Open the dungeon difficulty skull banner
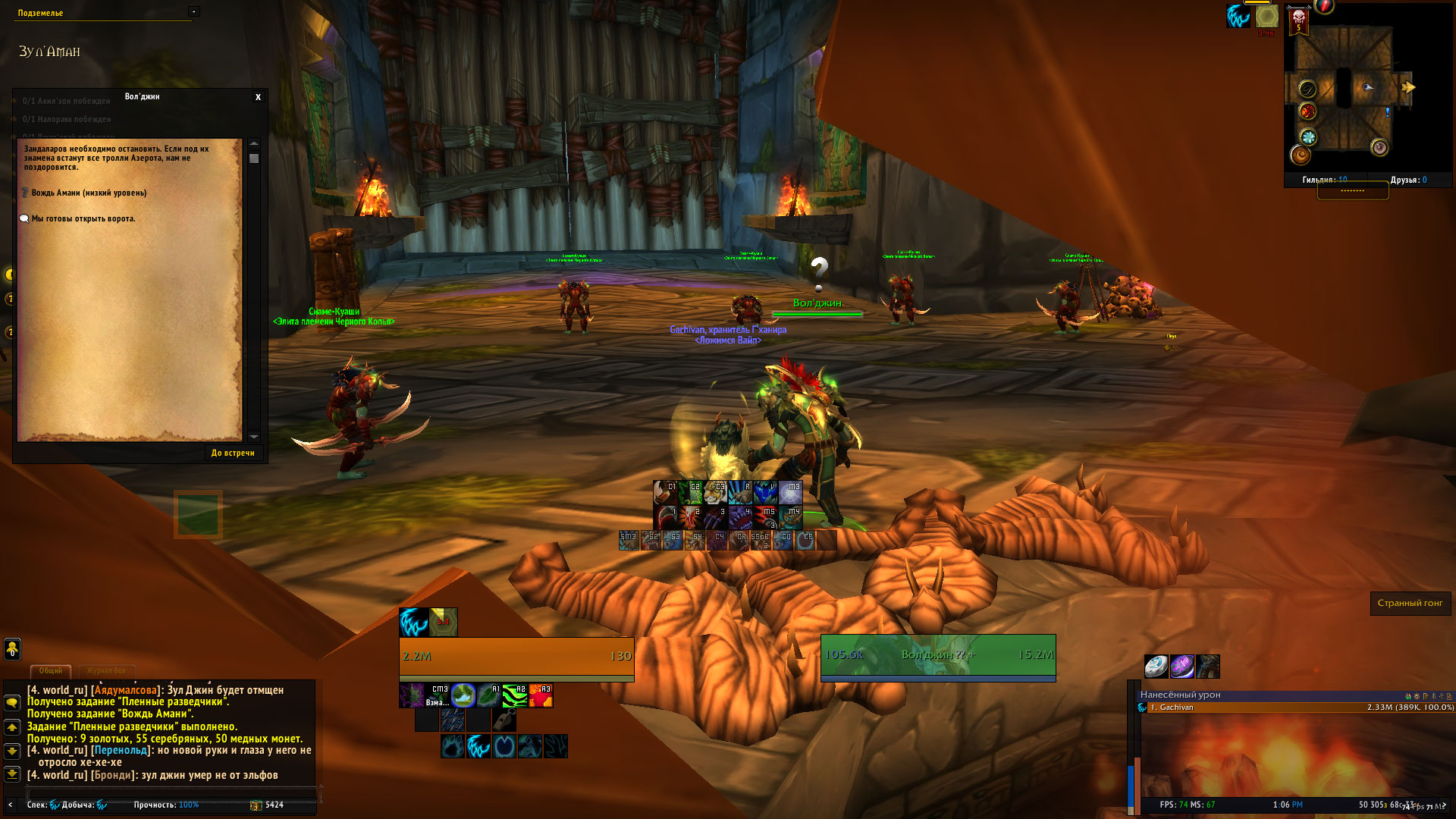Image resolution: width=1456 pixels, height=819 pixels. 1298,20
